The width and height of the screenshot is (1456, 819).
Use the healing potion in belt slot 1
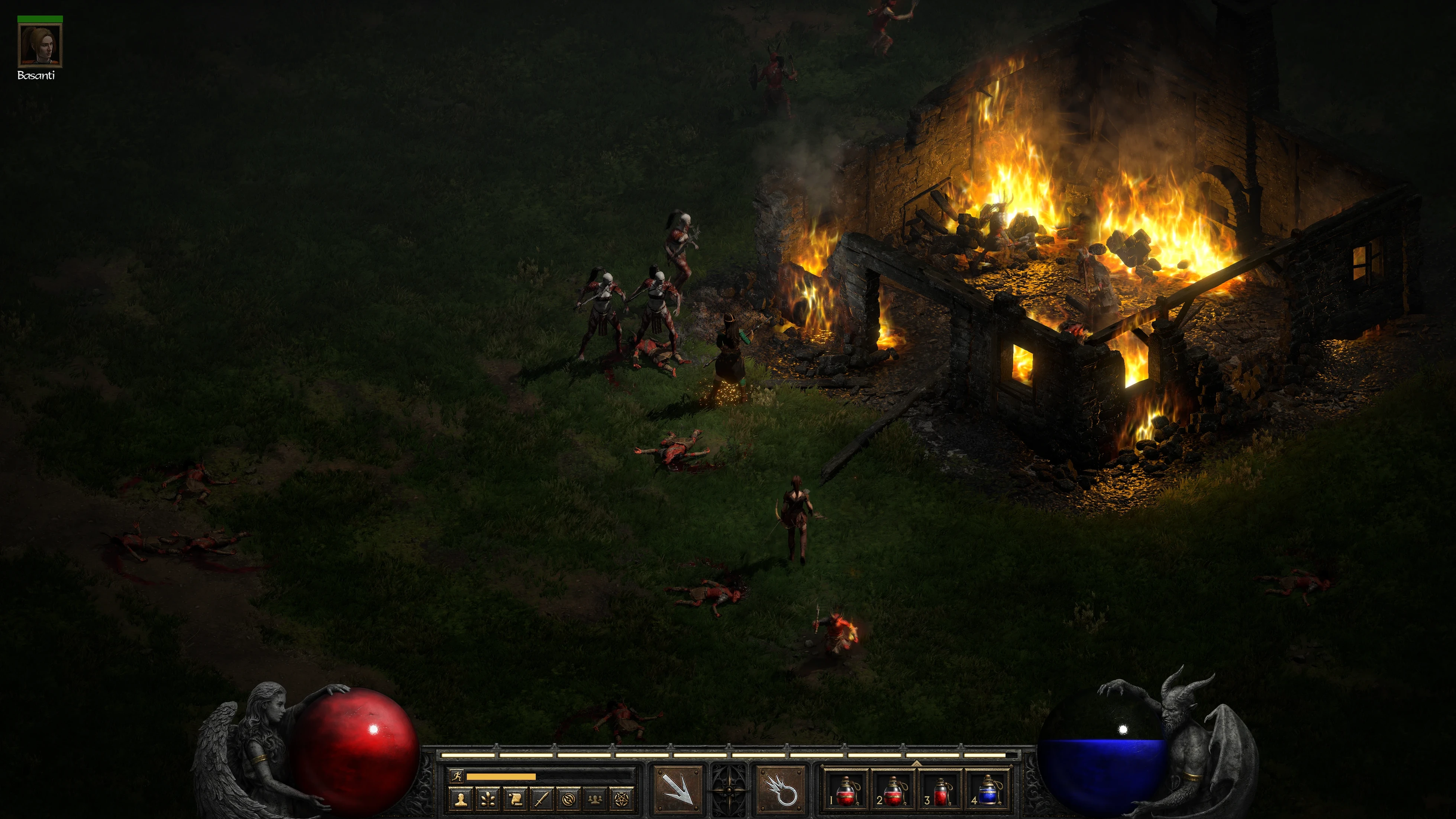point(845,790)
